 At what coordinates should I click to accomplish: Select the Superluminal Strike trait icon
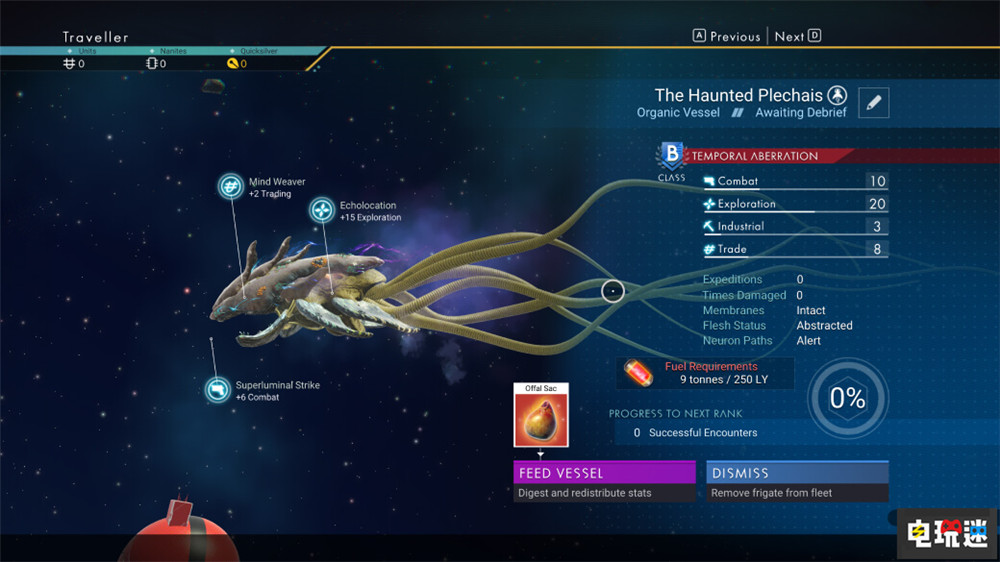click(x=217, y=389)
